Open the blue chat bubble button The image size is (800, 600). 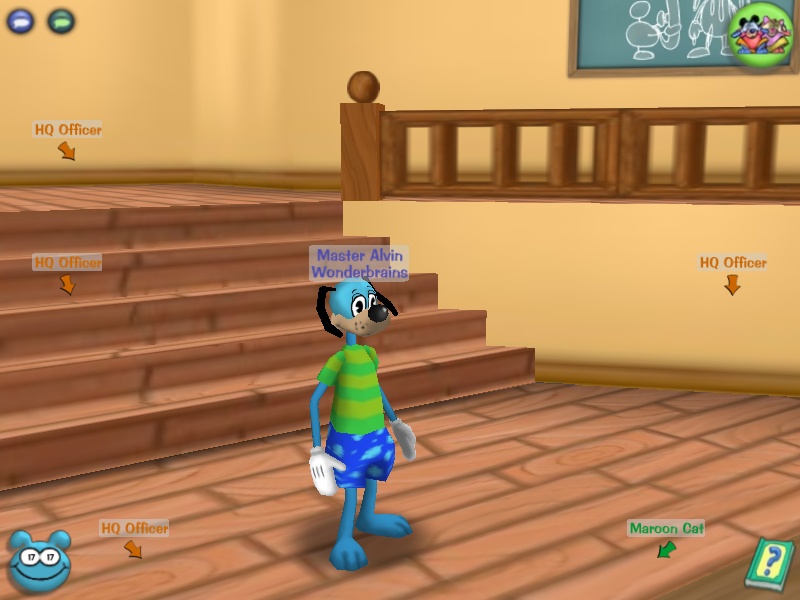pyautogui.click(x=21, y=20)
